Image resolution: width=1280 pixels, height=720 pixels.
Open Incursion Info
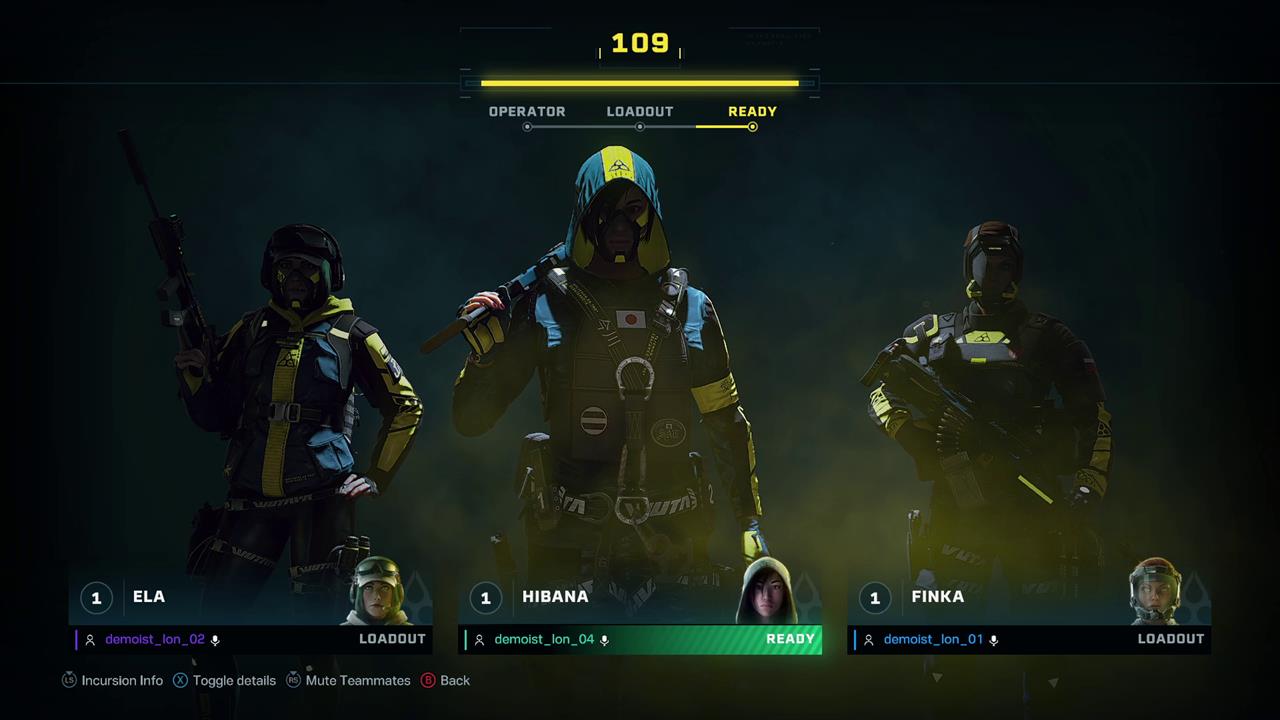click(113, 680)
